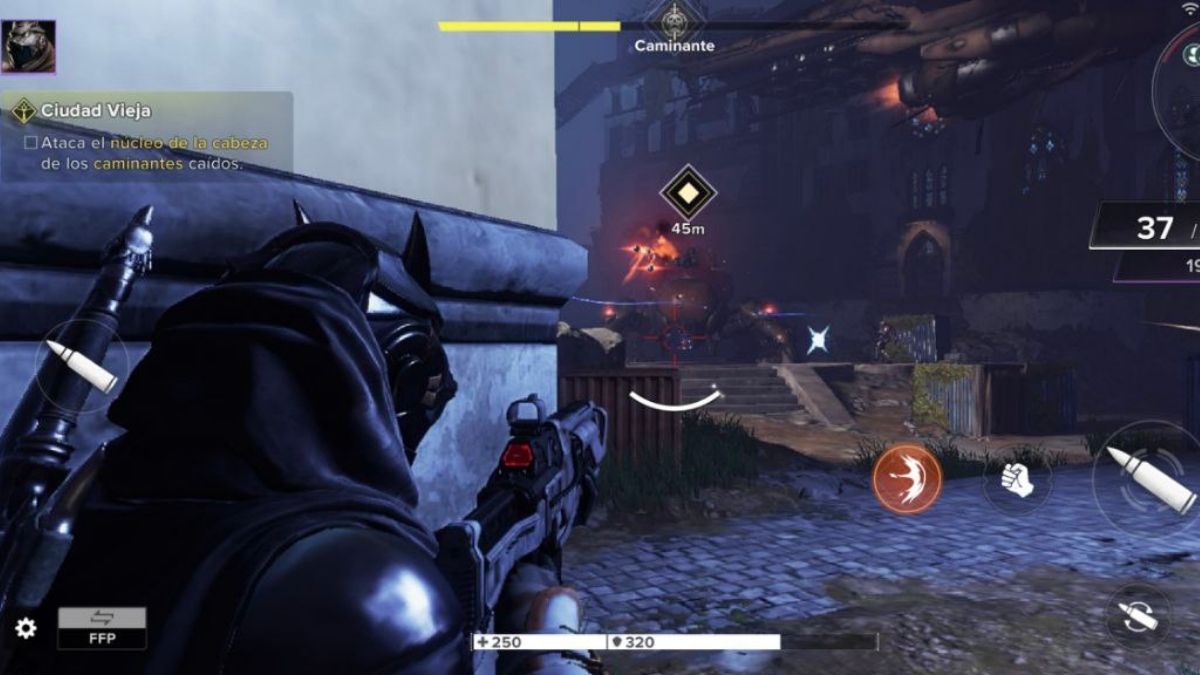Tap the fist melee attack button
Viewport: 1200px width, 675px height.
coord(1017,479)
